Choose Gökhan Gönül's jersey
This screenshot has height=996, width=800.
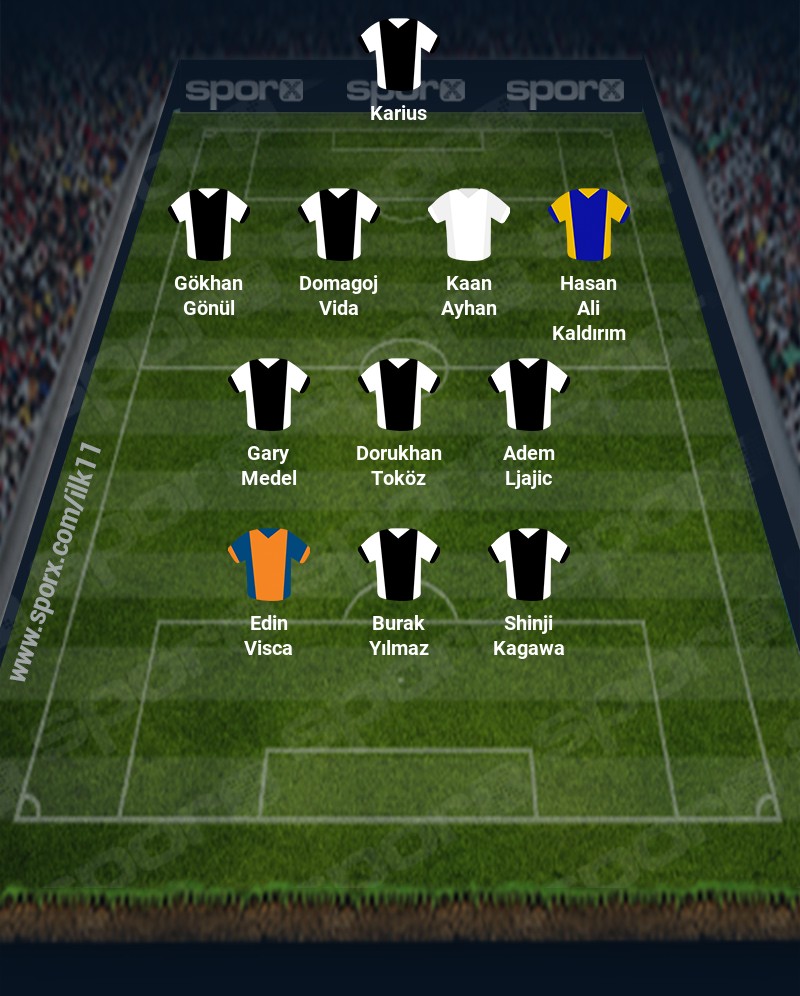(209, 224)
